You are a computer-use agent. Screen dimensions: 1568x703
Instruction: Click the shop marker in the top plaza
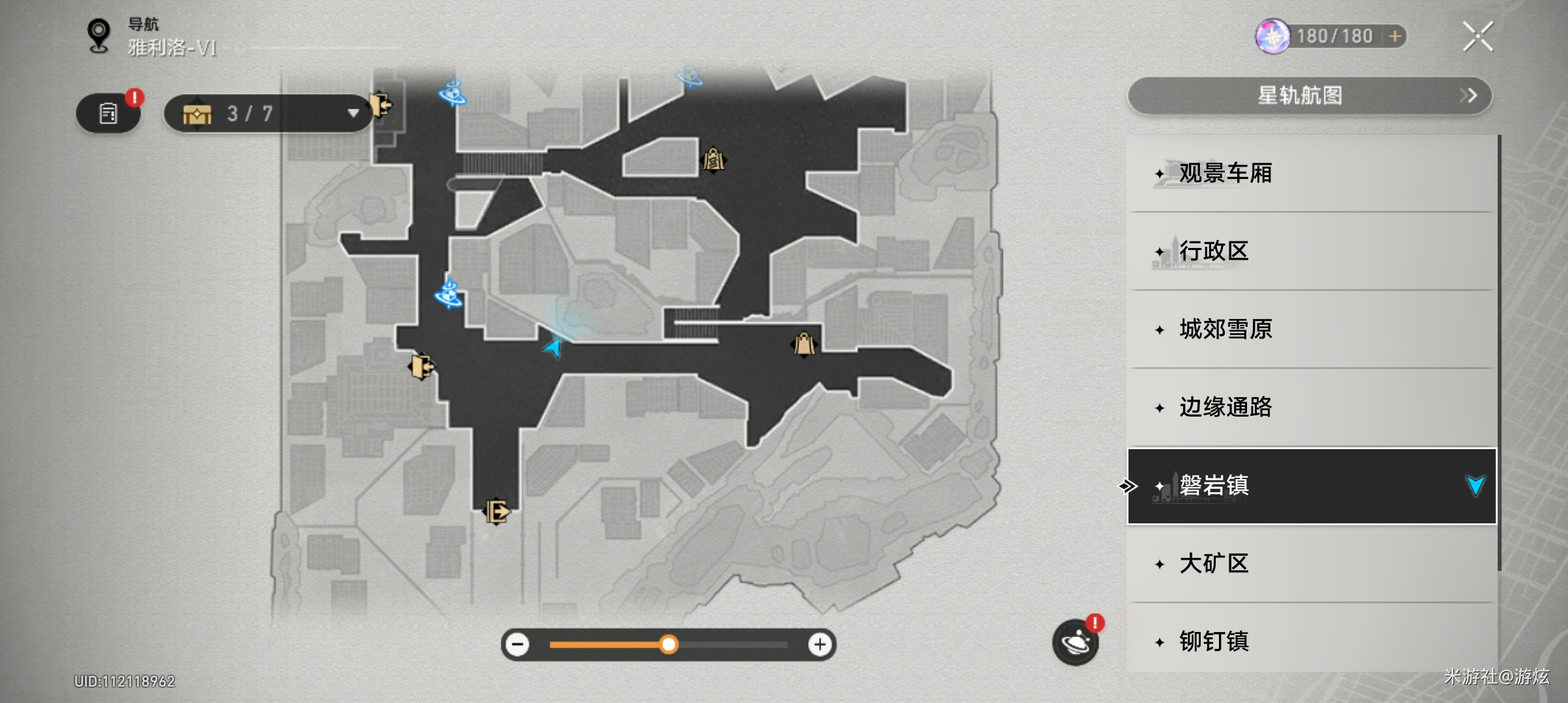click(x=713, y=159)
